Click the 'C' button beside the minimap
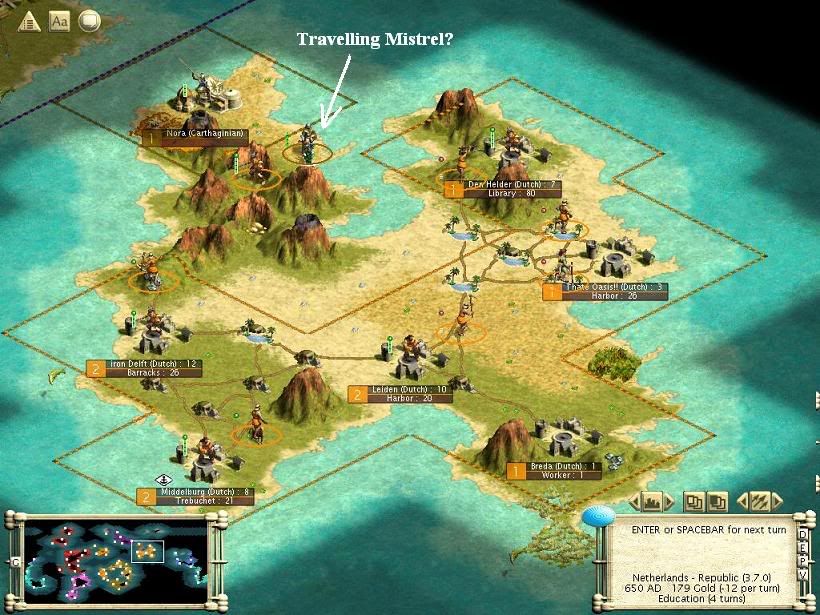 click(x=14, y=562)
